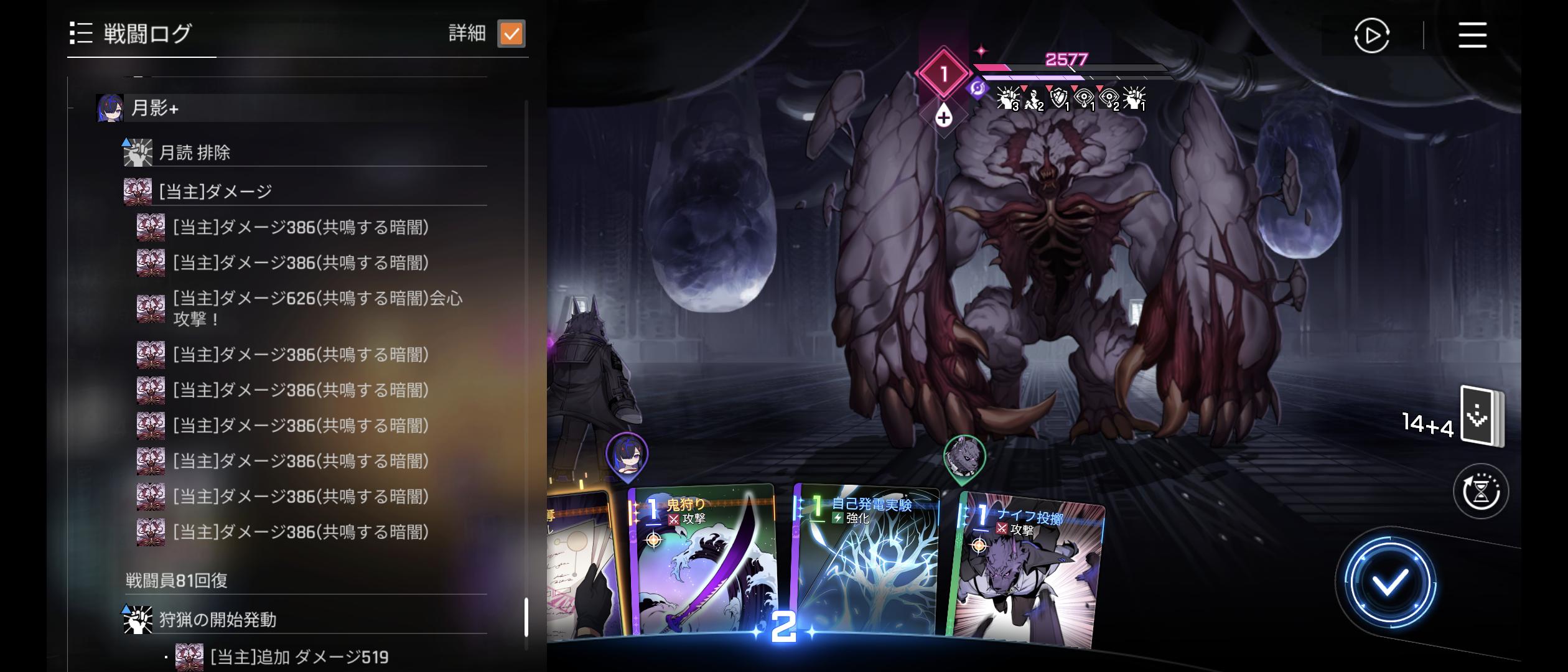Select the critical hit 626 damage row

[x=317, y=309]
